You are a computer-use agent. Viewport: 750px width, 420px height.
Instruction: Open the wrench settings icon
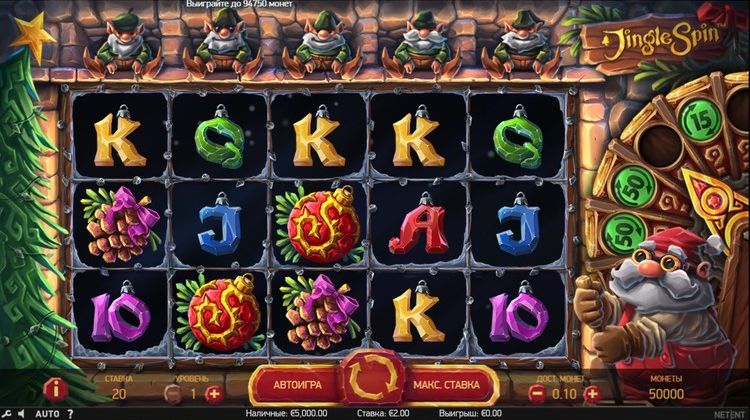8,413
